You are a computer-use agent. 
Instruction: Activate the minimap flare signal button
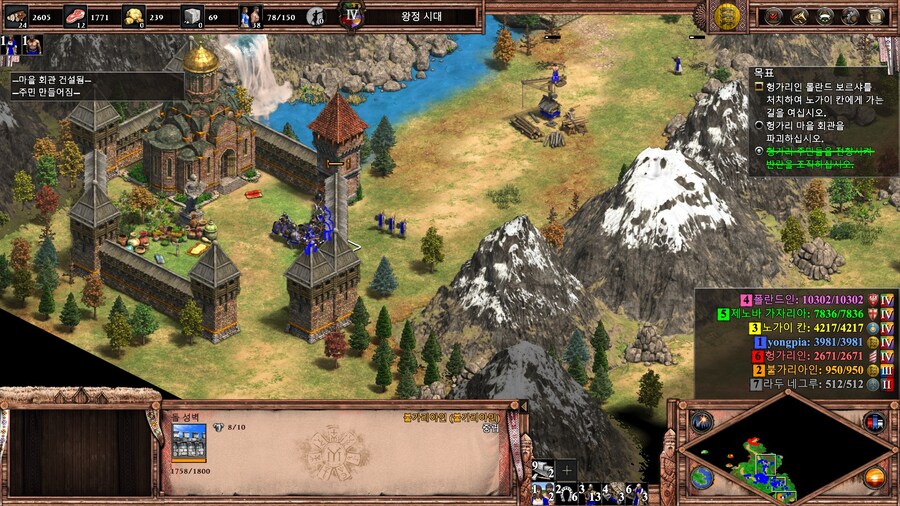(701, 421)
